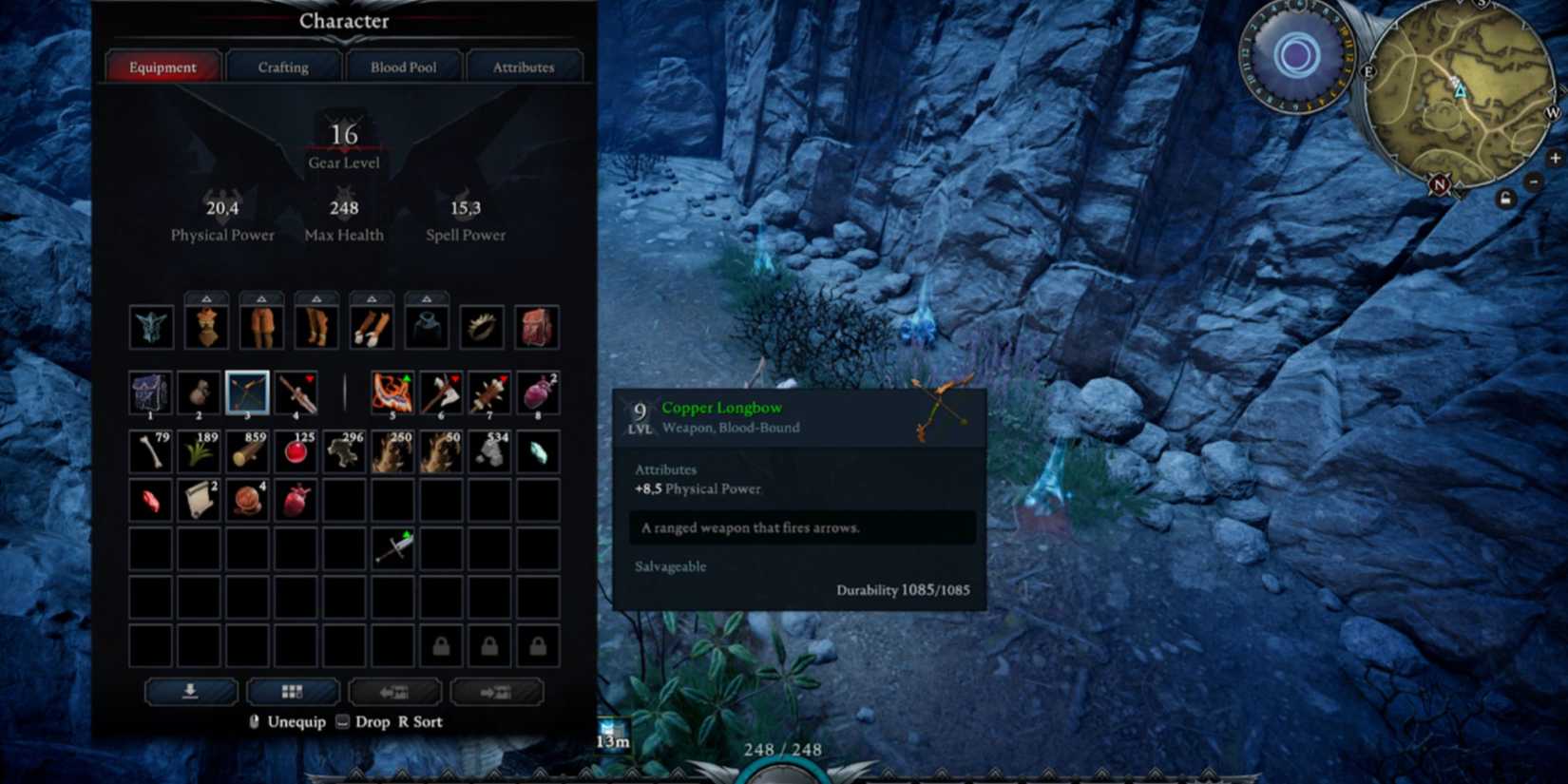Viewport: 1568px width, 784px height.
Task: Select the lumber stack of 859
Action: click(x=246, y=451)
